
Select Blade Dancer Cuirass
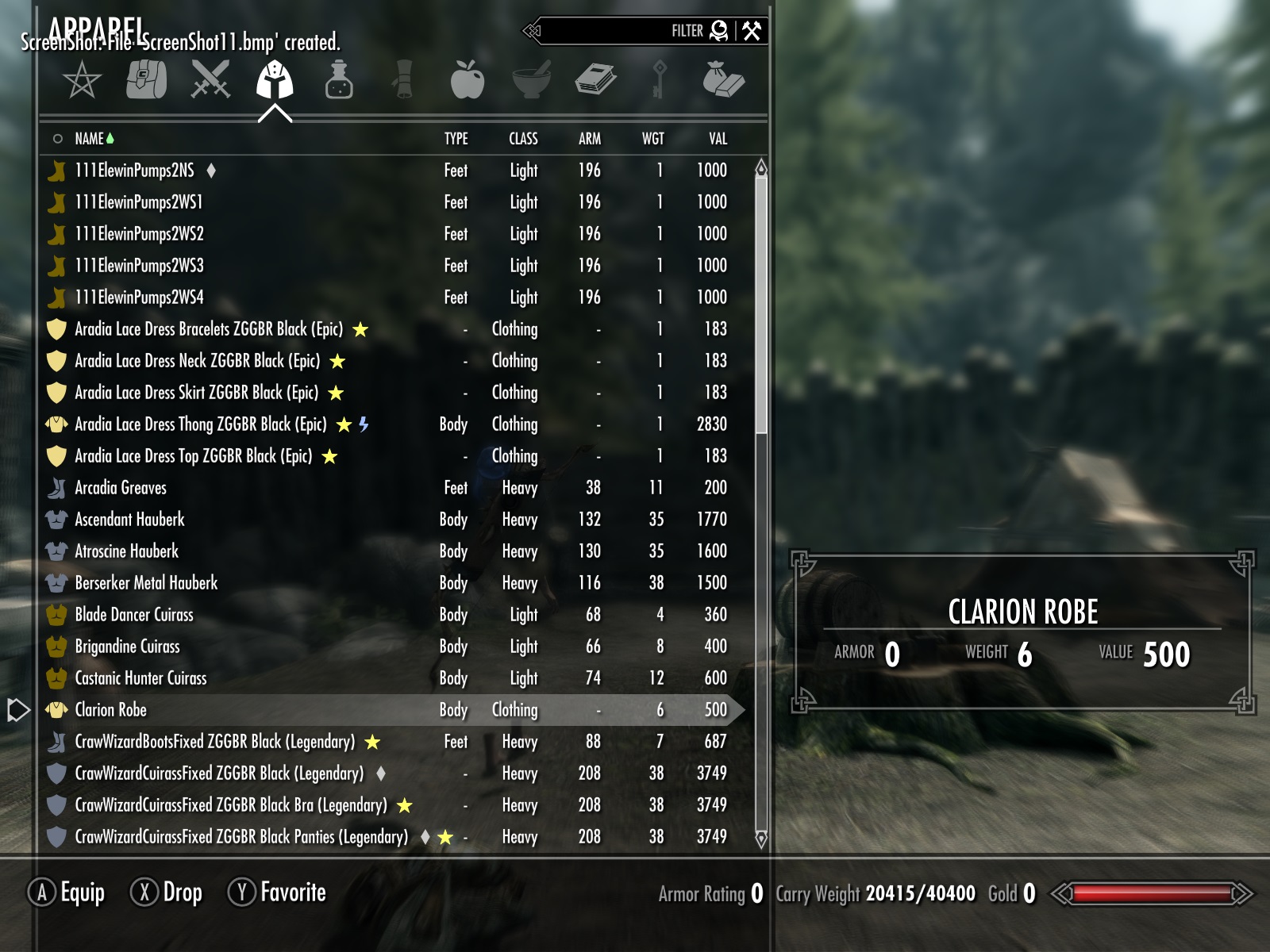(x=134, y=615)
